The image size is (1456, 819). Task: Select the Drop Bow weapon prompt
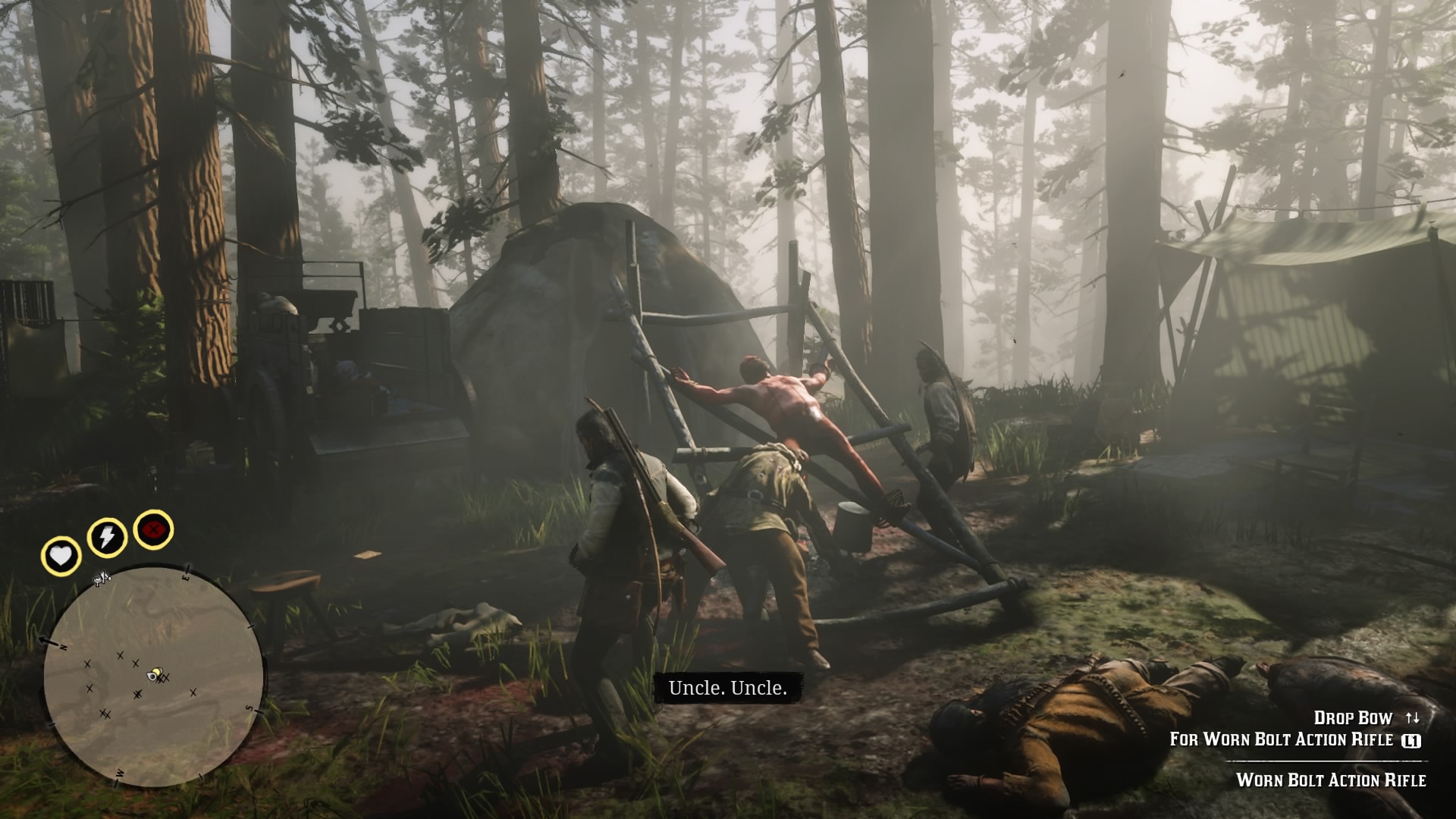point(1352,718)
